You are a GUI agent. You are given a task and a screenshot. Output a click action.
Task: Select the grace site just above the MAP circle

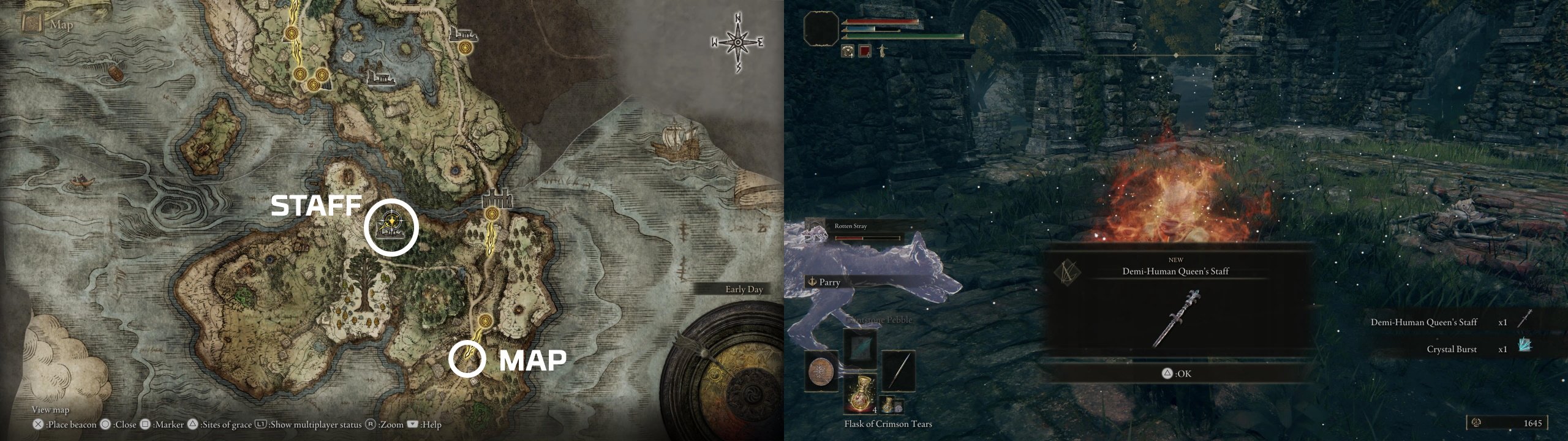(x=485, y=320)
